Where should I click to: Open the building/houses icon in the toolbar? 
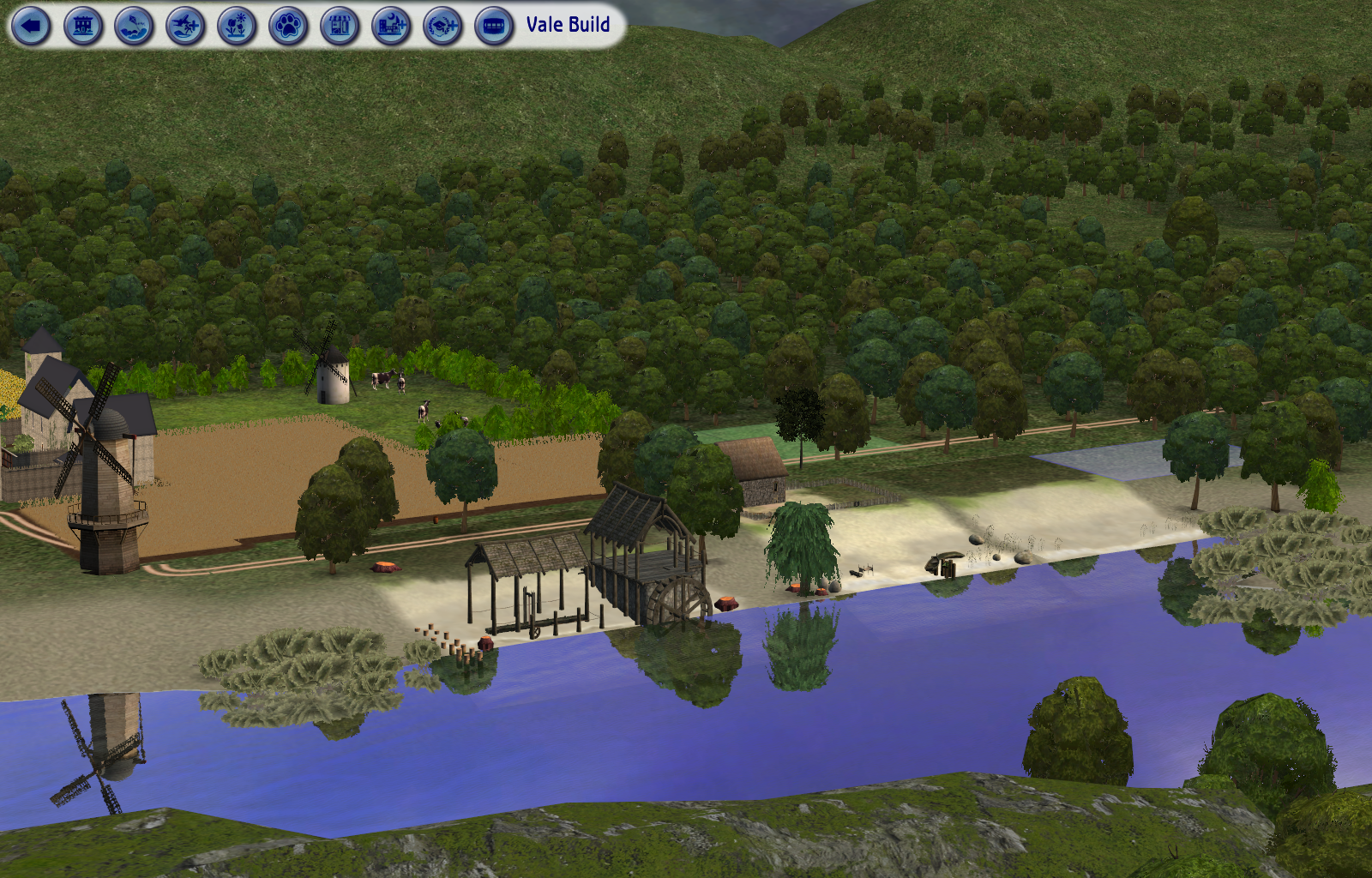(83, 27)
